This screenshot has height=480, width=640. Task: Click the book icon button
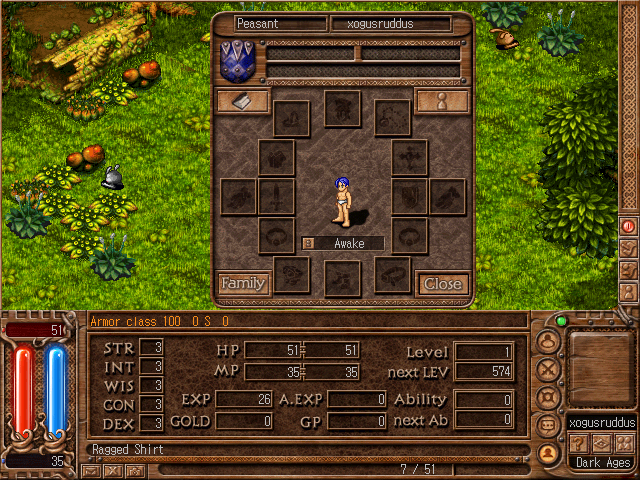243,101
